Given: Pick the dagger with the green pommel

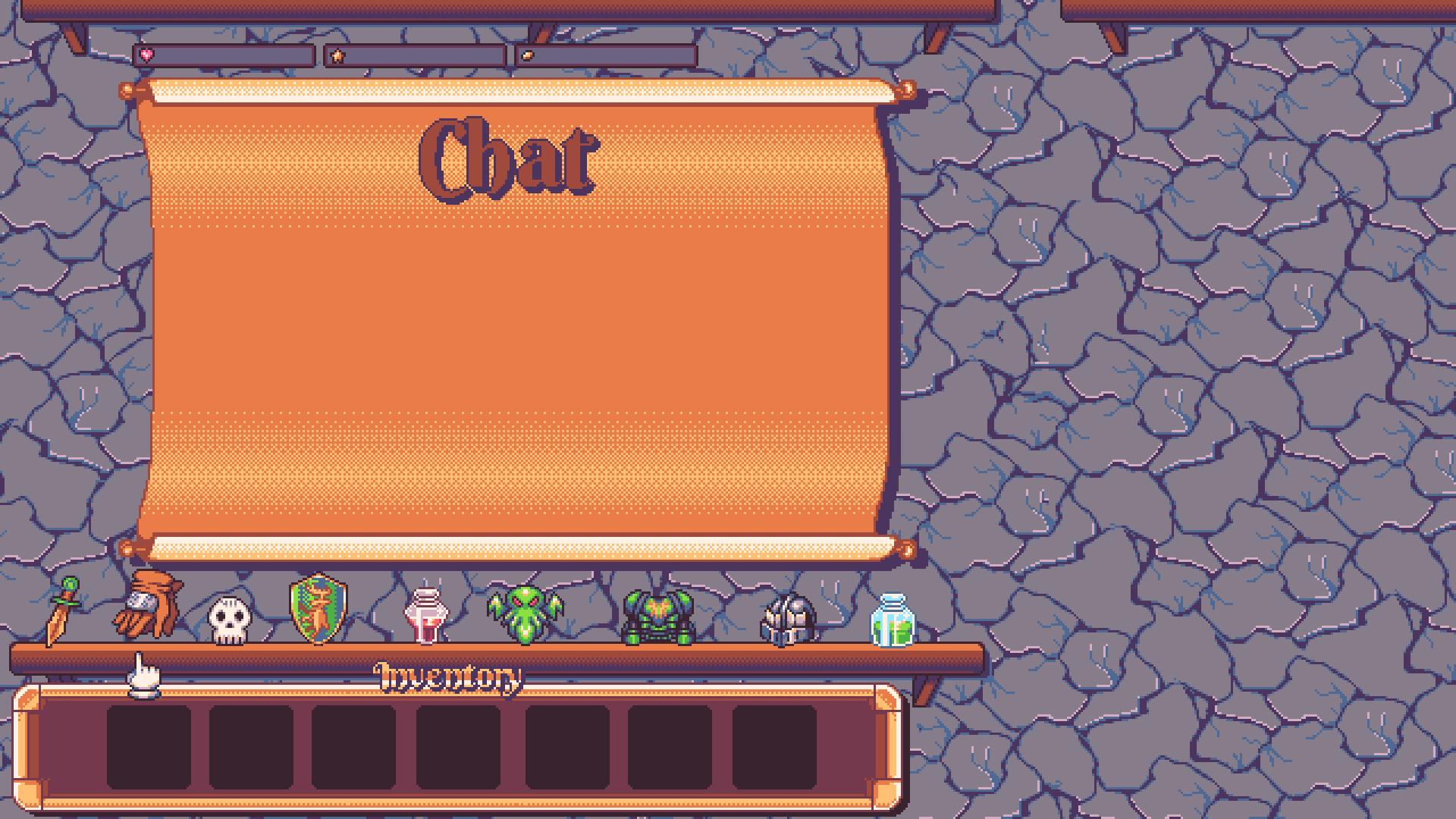Looking at the screenshot, I should (x=63, y=611).
